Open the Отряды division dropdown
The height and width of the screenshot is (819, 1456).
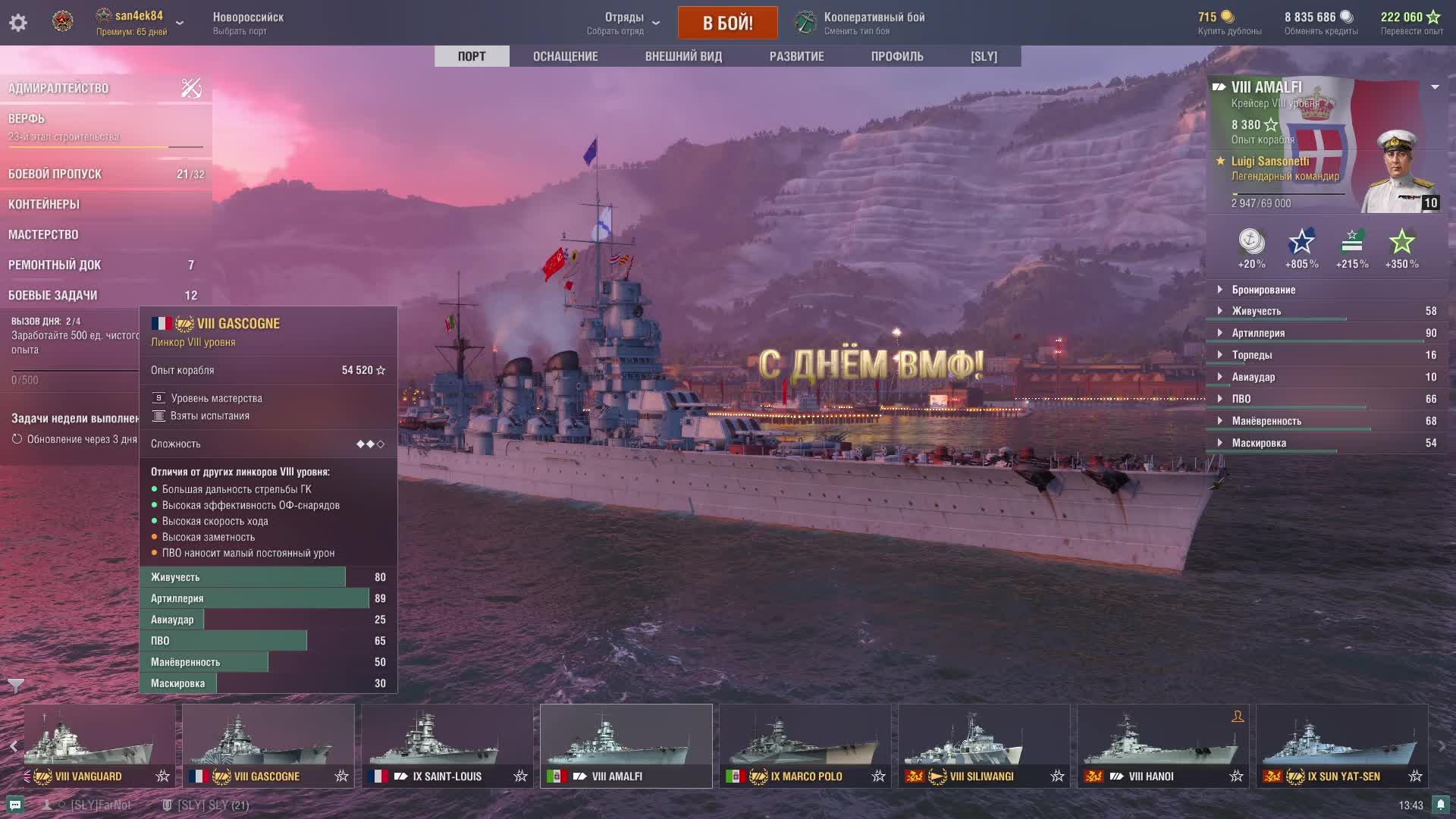point(623,23)
